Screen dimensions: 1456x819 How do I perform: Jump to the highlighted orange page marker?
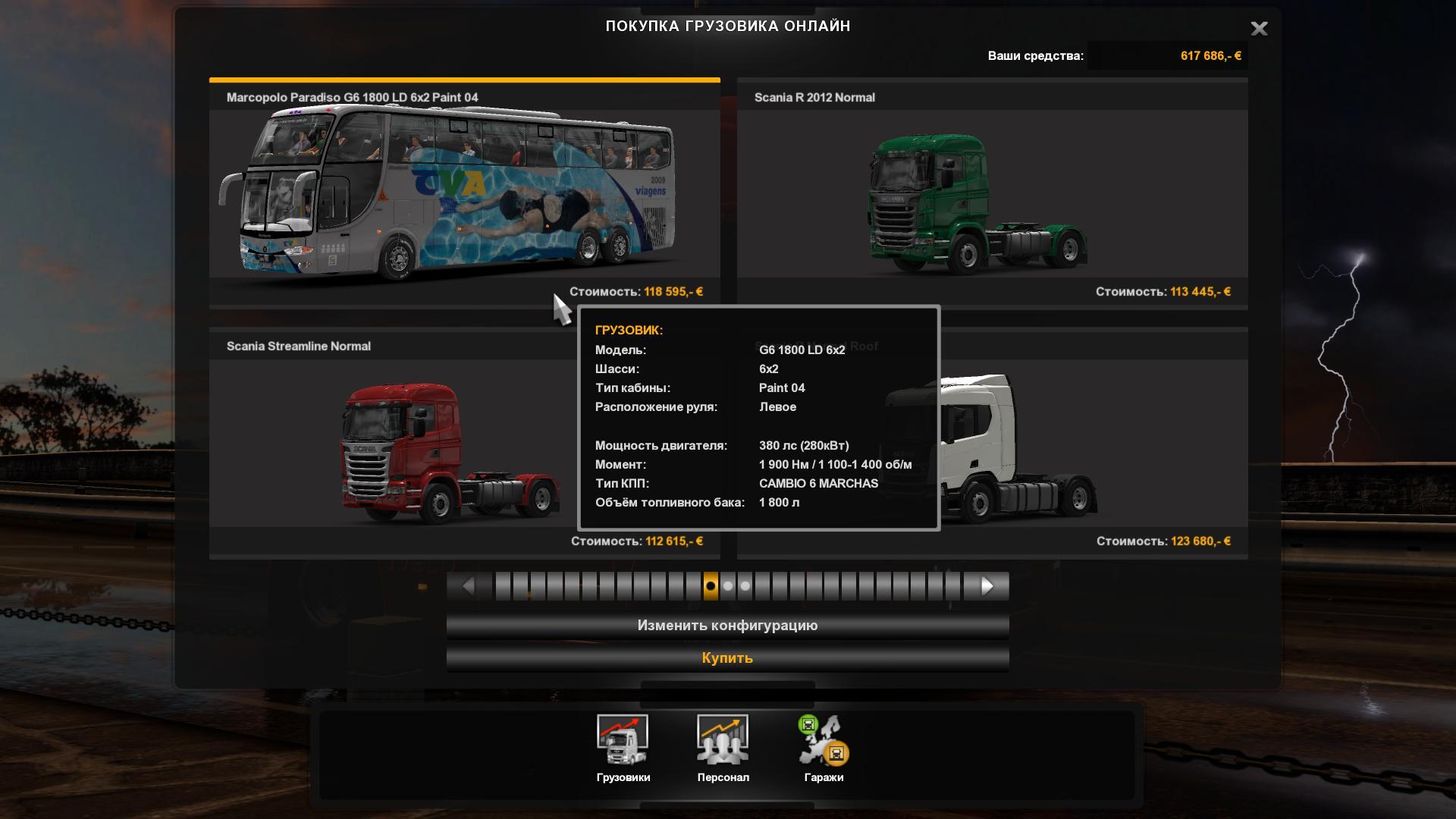(x=711, y=586)
